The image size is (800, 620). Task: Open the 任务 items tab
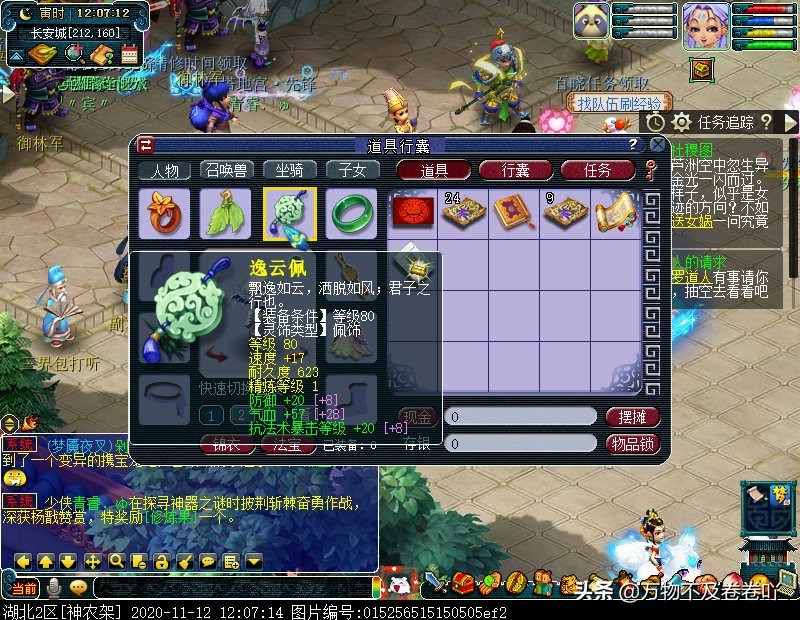[x=597, y=170]
